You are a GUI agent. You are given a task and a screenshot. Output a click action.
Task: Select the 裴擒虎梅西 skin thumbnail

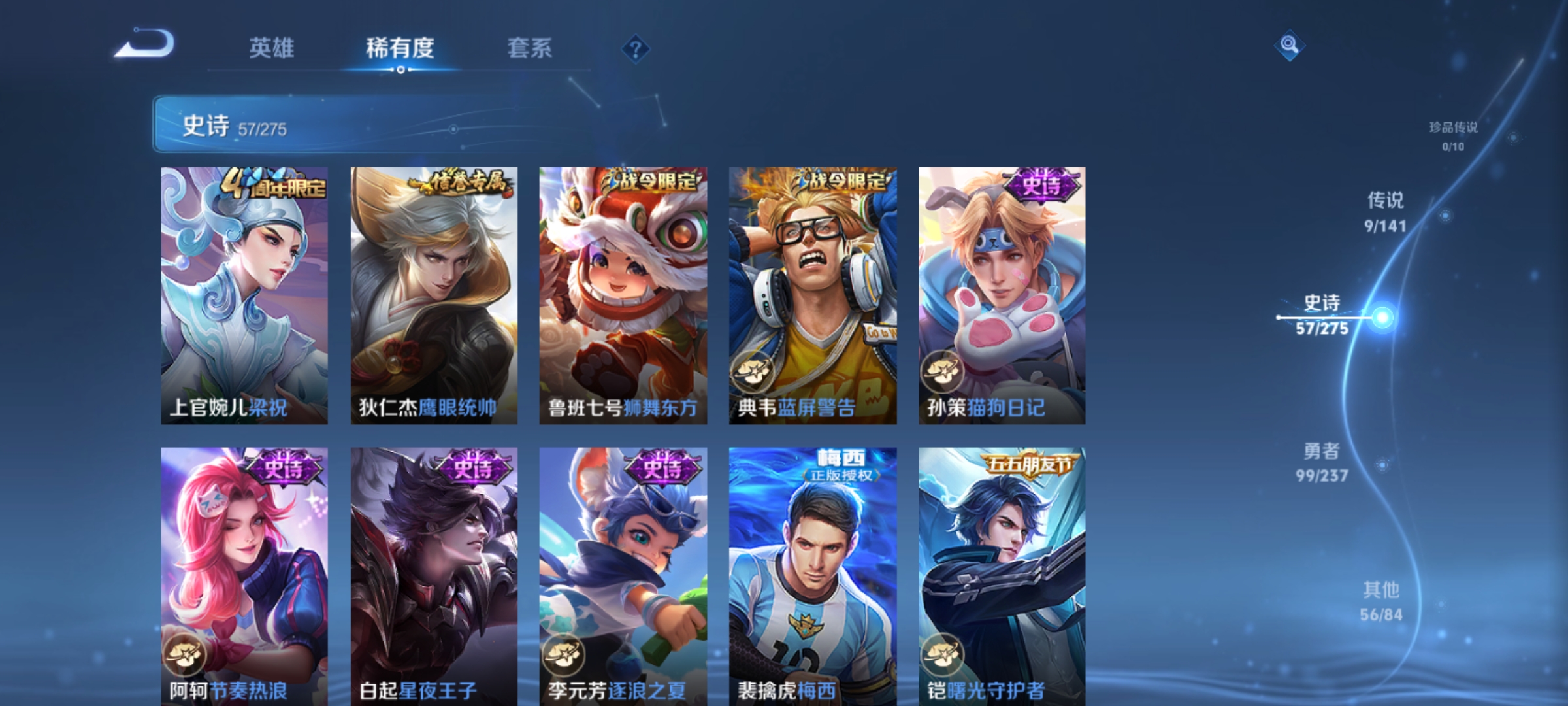(811, 575)
